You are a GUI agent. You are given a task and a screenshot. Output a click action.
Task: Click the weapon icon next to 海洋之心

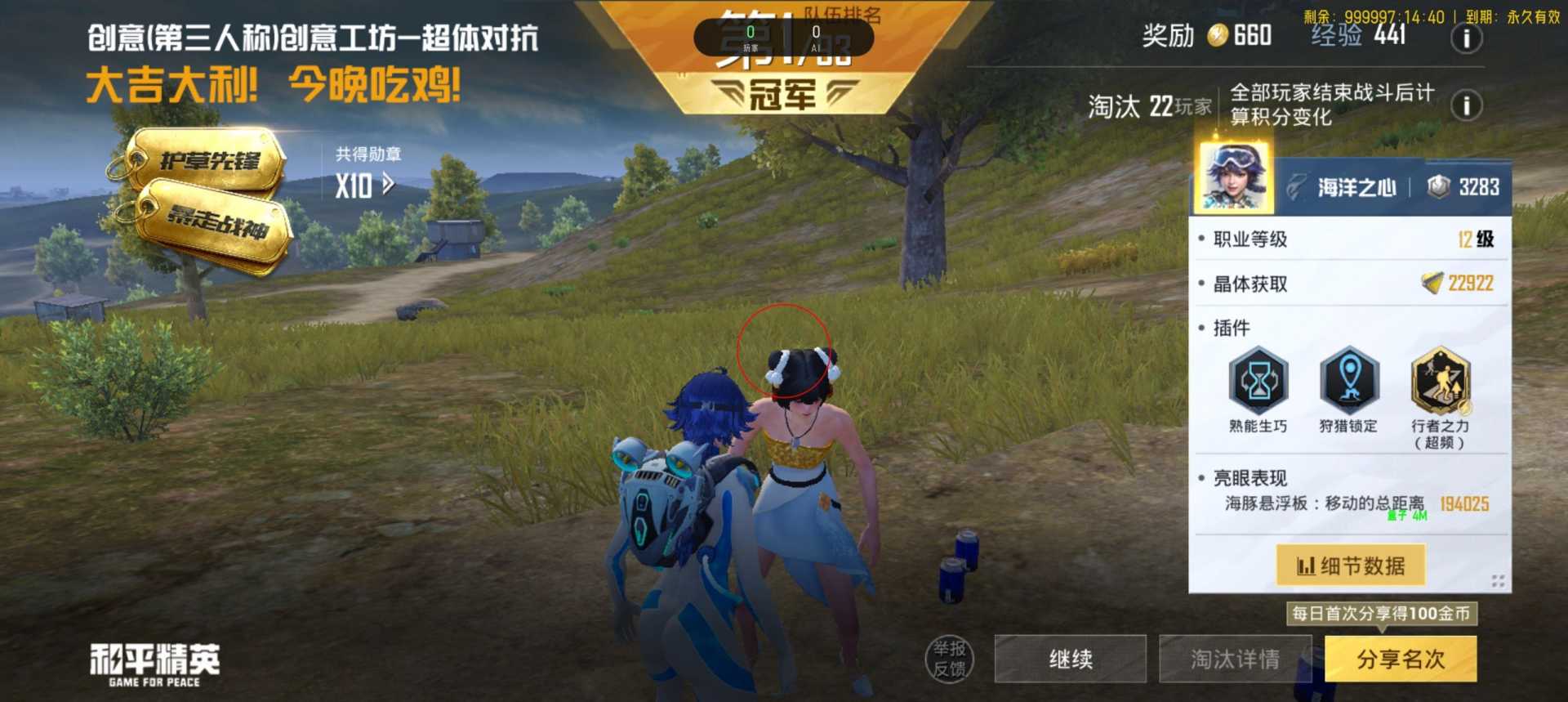pyautogui.click(x=1298, y=186)
